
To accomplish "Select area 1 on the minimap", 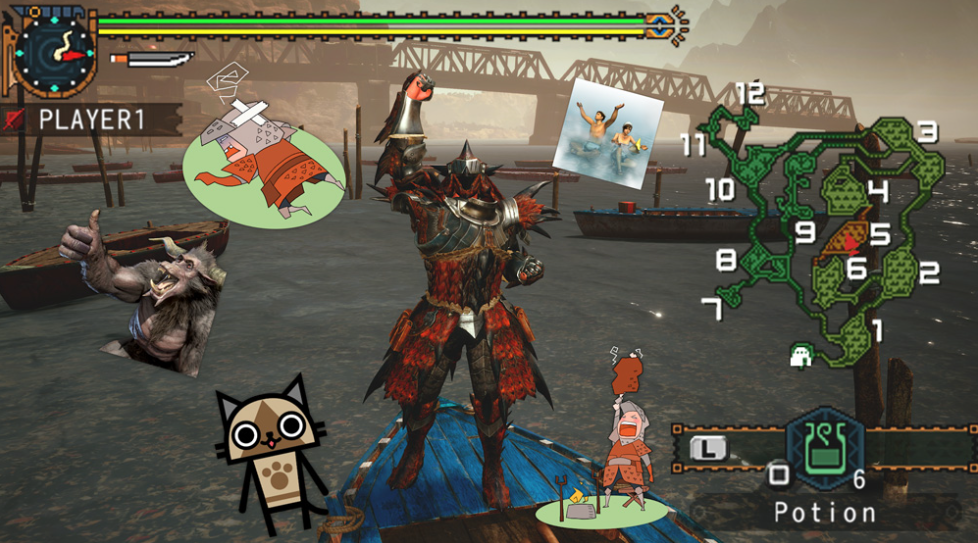I will click(x=877, y=329).
